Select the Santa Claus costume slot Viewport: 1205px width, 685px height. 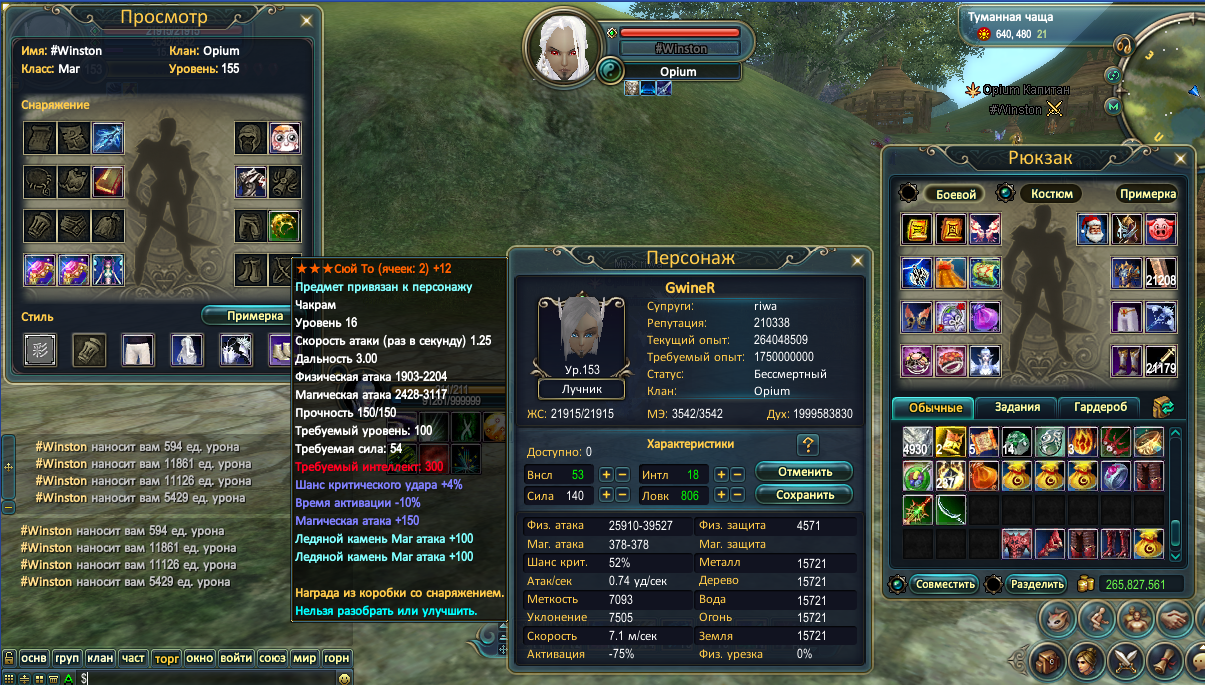click(x=1093, y=229)
